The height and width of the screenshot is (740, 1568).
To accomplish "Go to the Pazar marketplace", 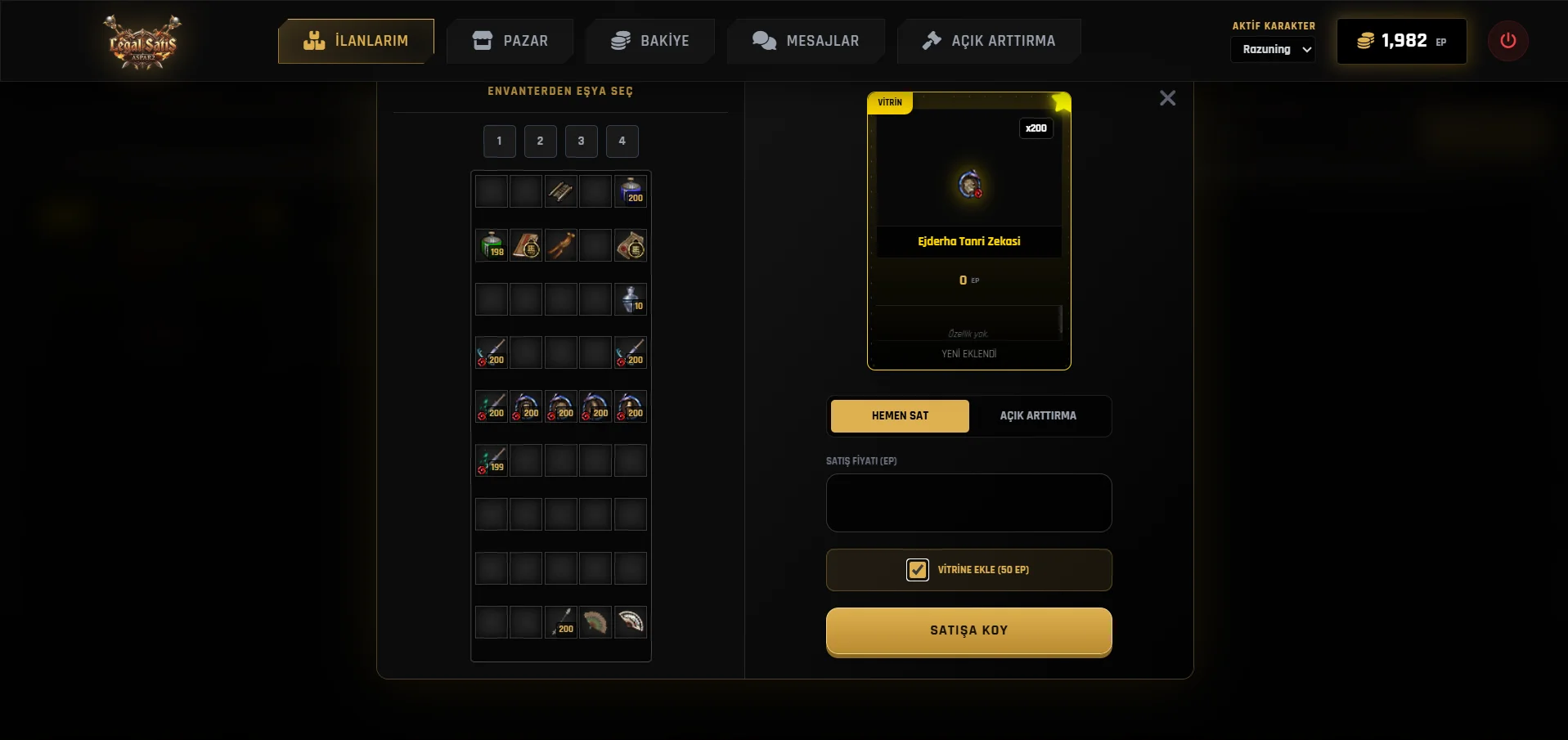I will [x=510, y=41].
